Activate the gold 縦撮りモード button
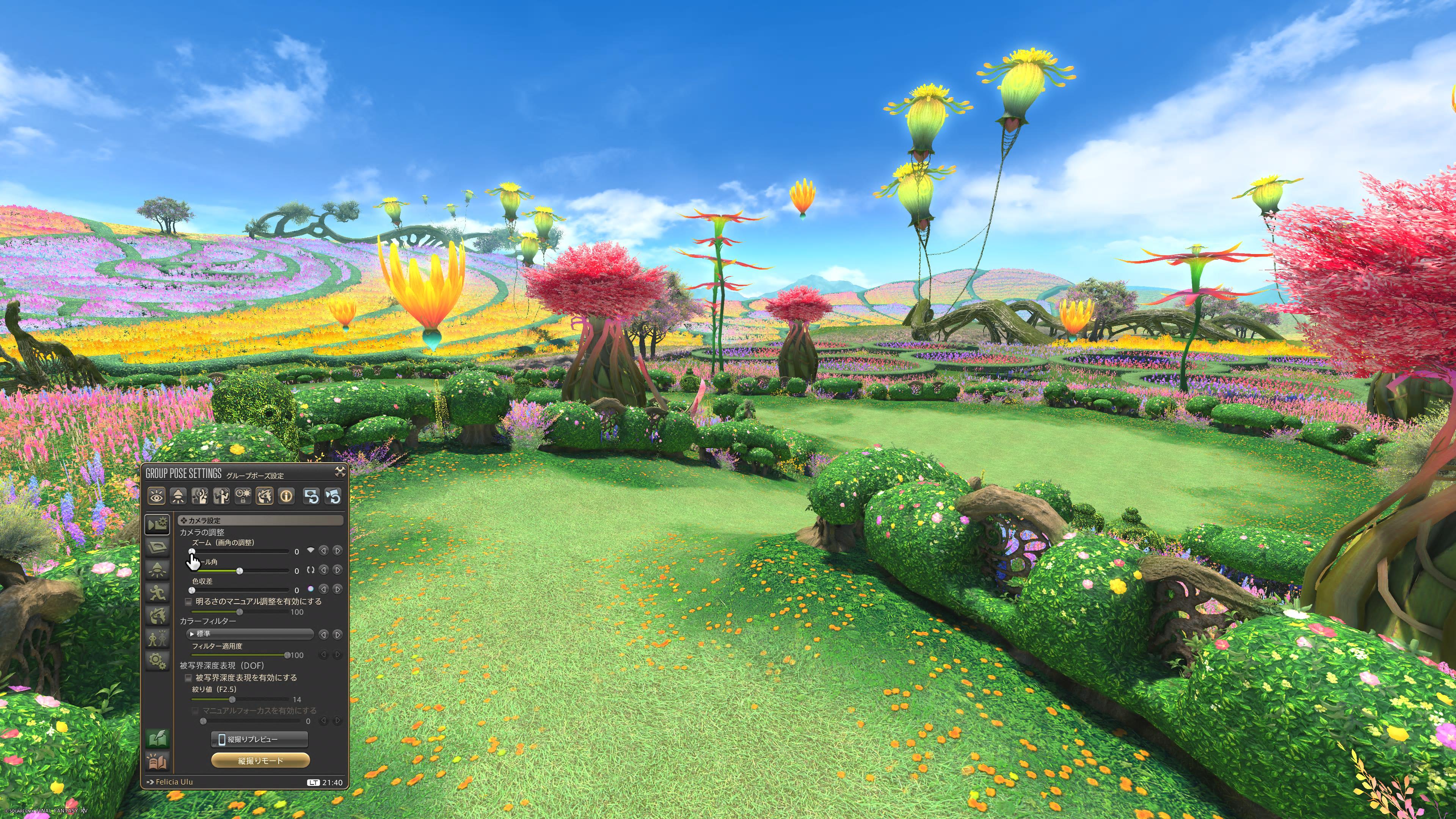This screenshot has width=1456, height=819. (x=260, y=761)
